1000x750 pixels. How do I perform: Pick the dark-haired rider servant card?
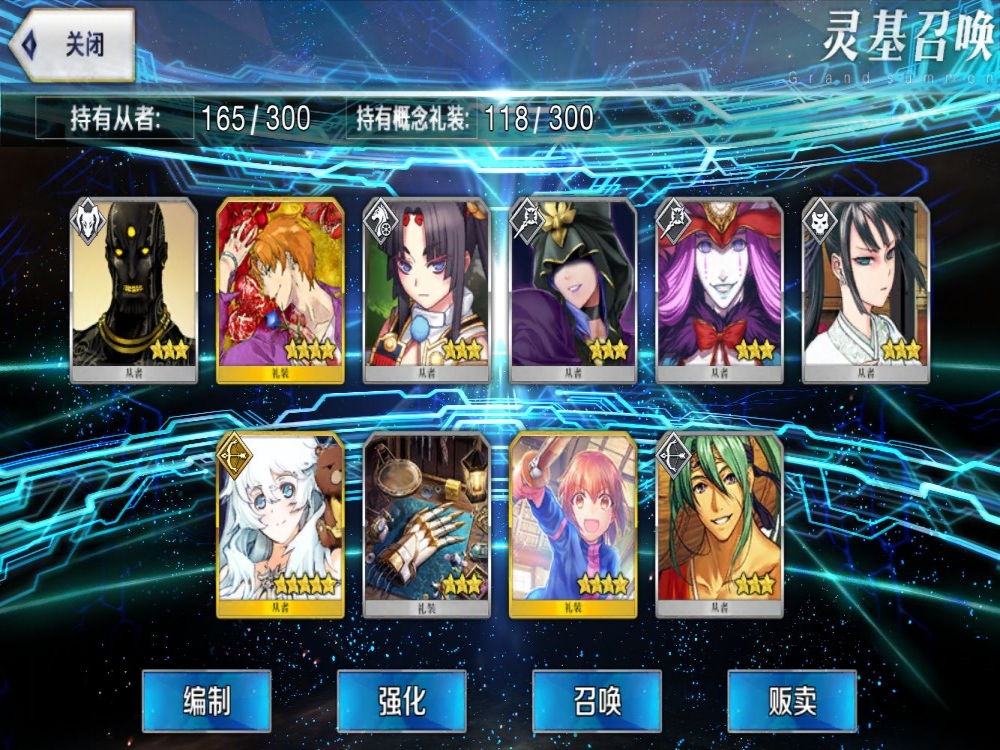(x=427, y=290)
